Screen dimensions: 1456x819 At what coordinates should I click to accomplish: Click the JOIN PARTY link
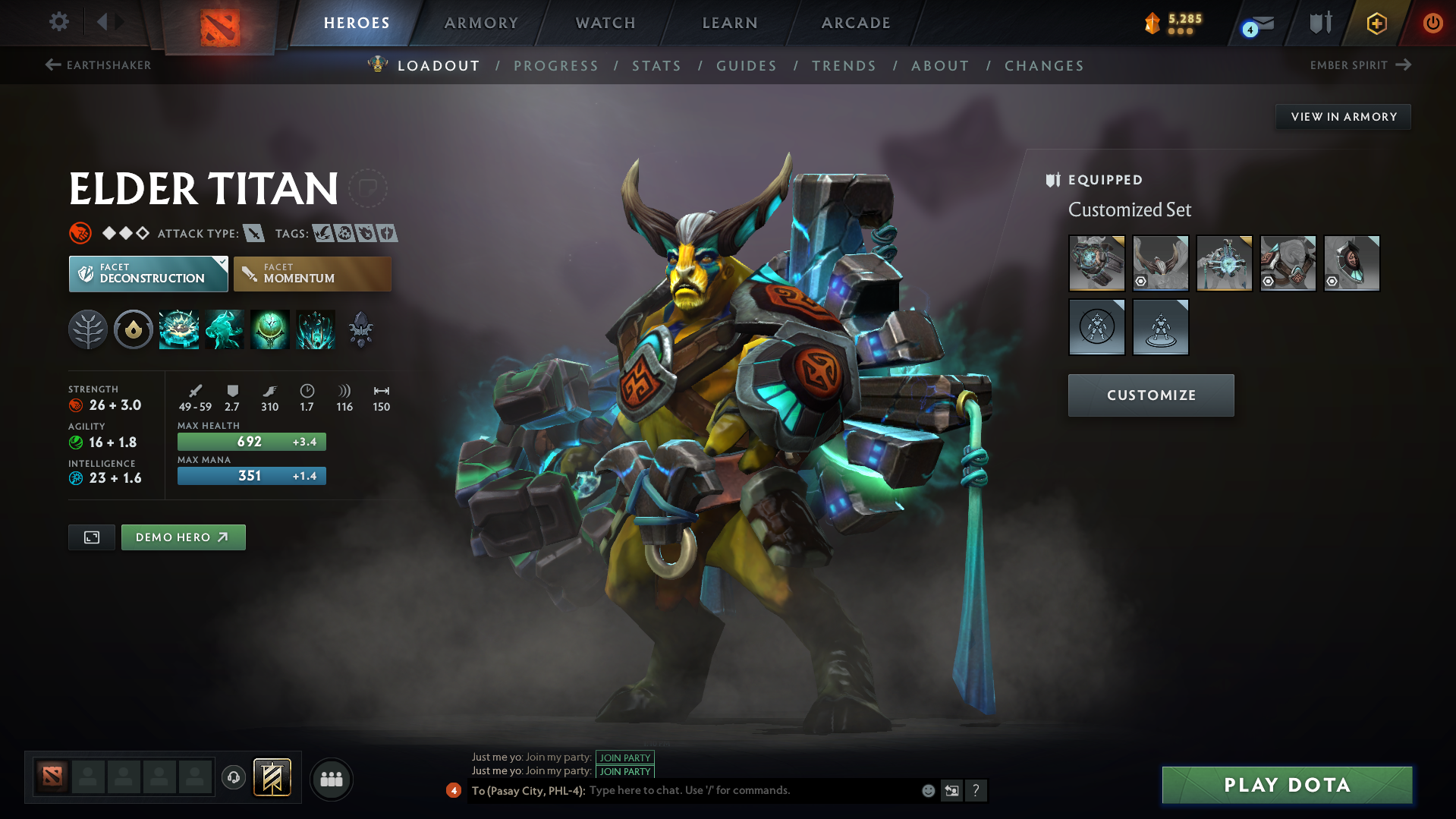click(x=624, y=758)
